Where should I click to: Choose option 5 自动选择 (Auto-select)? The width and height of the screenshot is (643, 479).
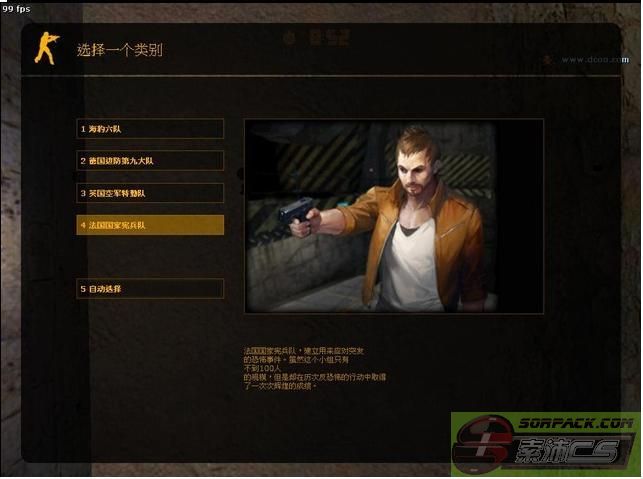point(150,289)
